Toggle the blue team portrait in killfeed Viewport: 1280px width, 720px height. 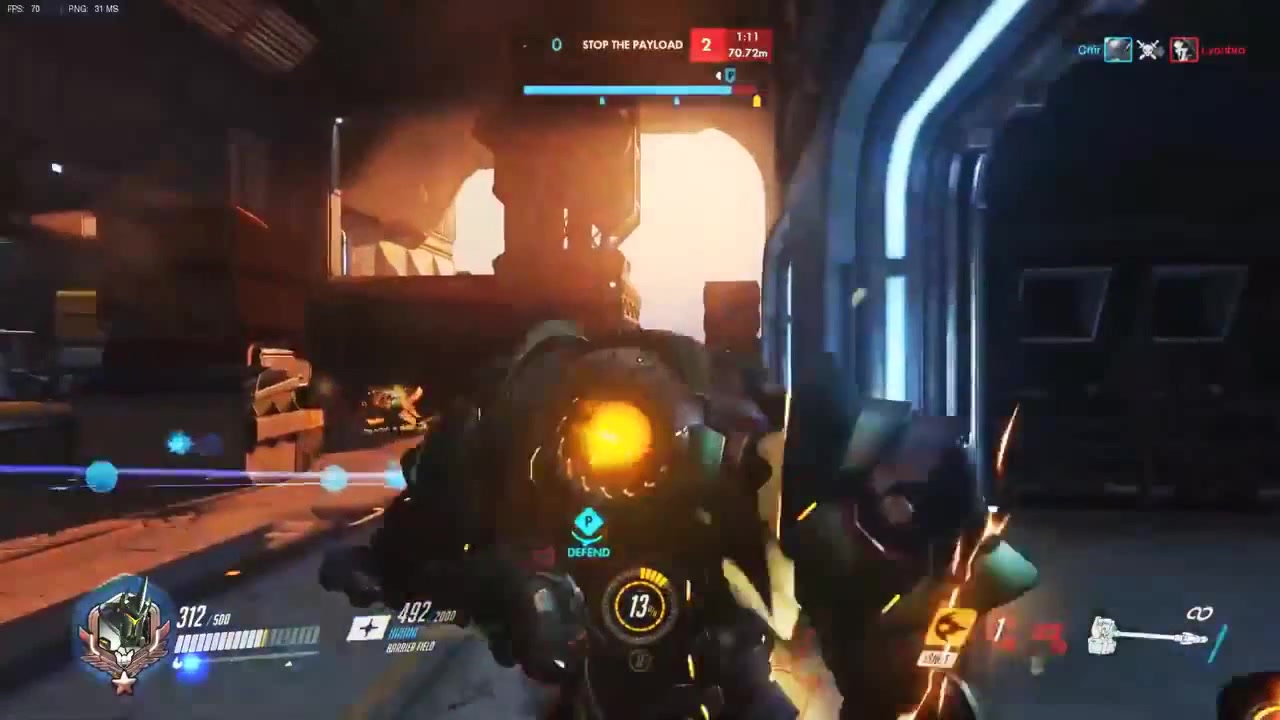[1117, 49]
